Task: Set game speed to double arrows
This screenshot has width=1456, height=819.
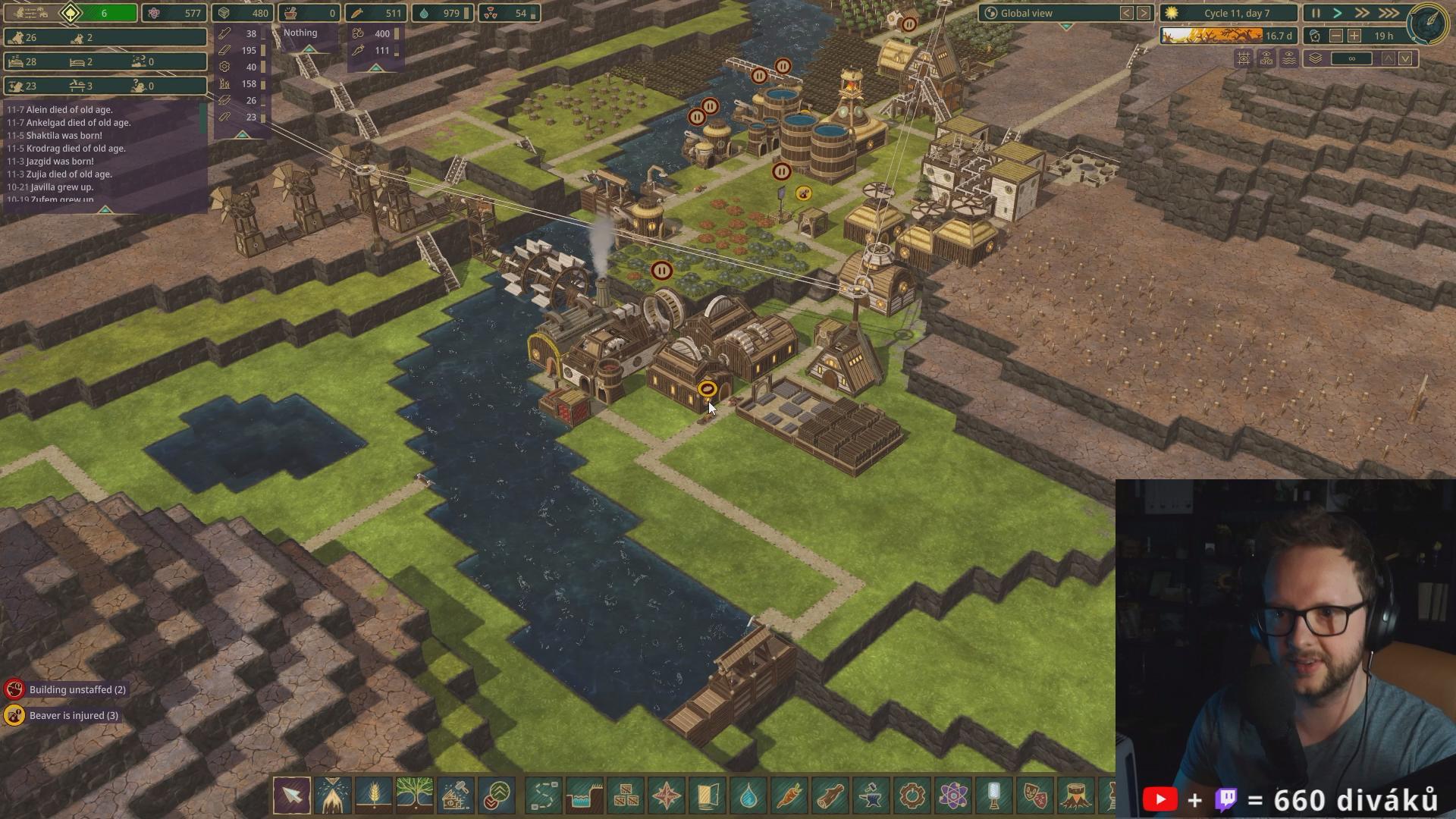Action: click(x=1363, y=13)
